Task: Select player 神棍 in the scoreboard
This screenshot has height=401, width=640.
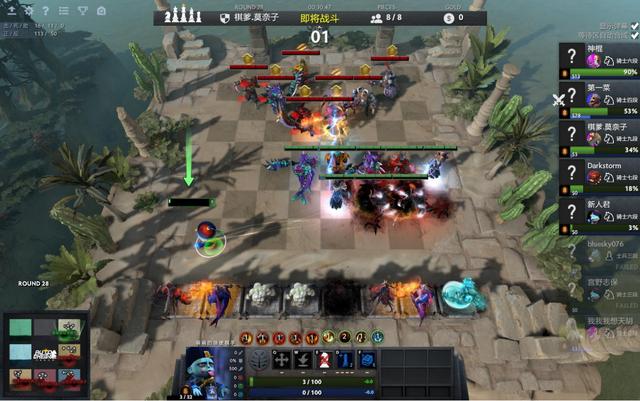Action: click(x=600, y=60)
